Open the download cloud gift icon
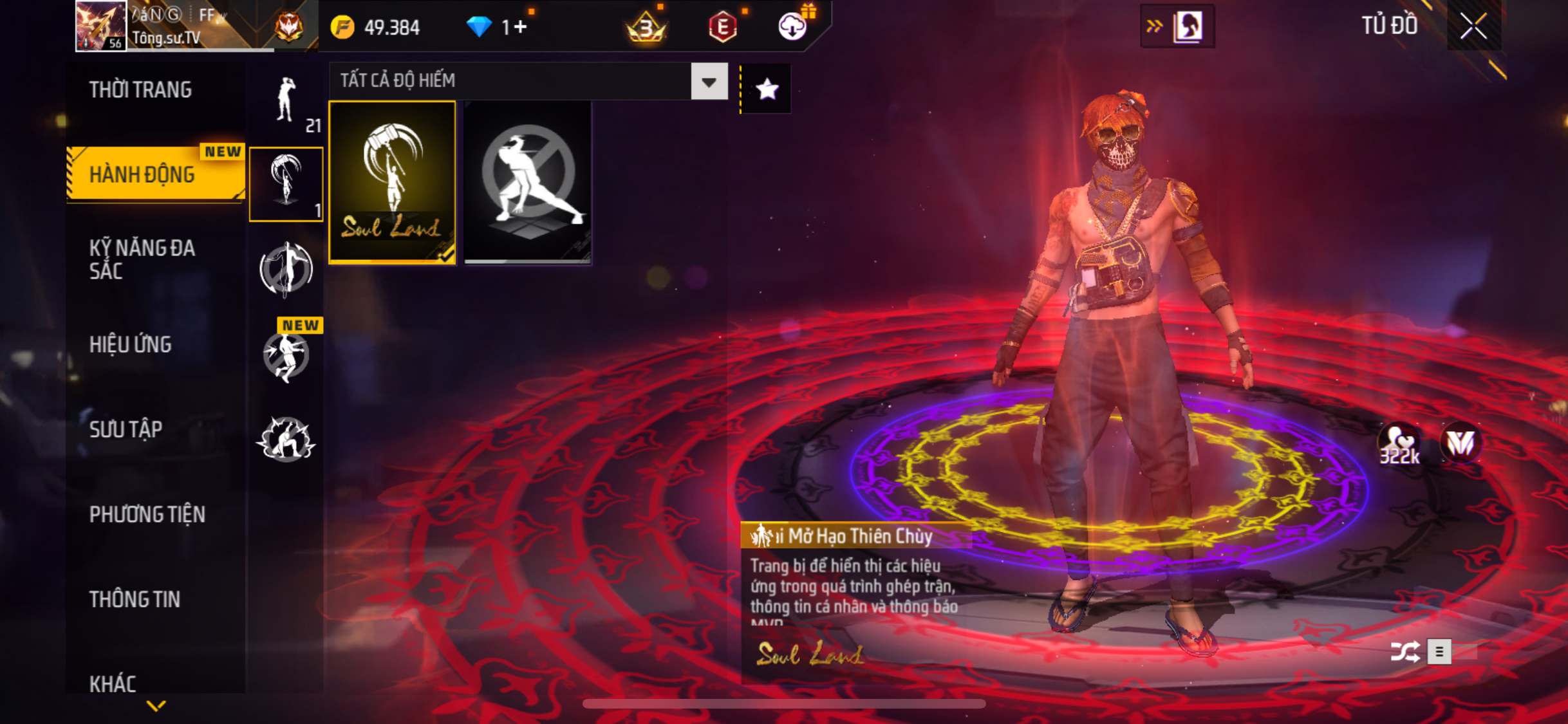This screenshot has width=1568, height=724. coord(792,26)
